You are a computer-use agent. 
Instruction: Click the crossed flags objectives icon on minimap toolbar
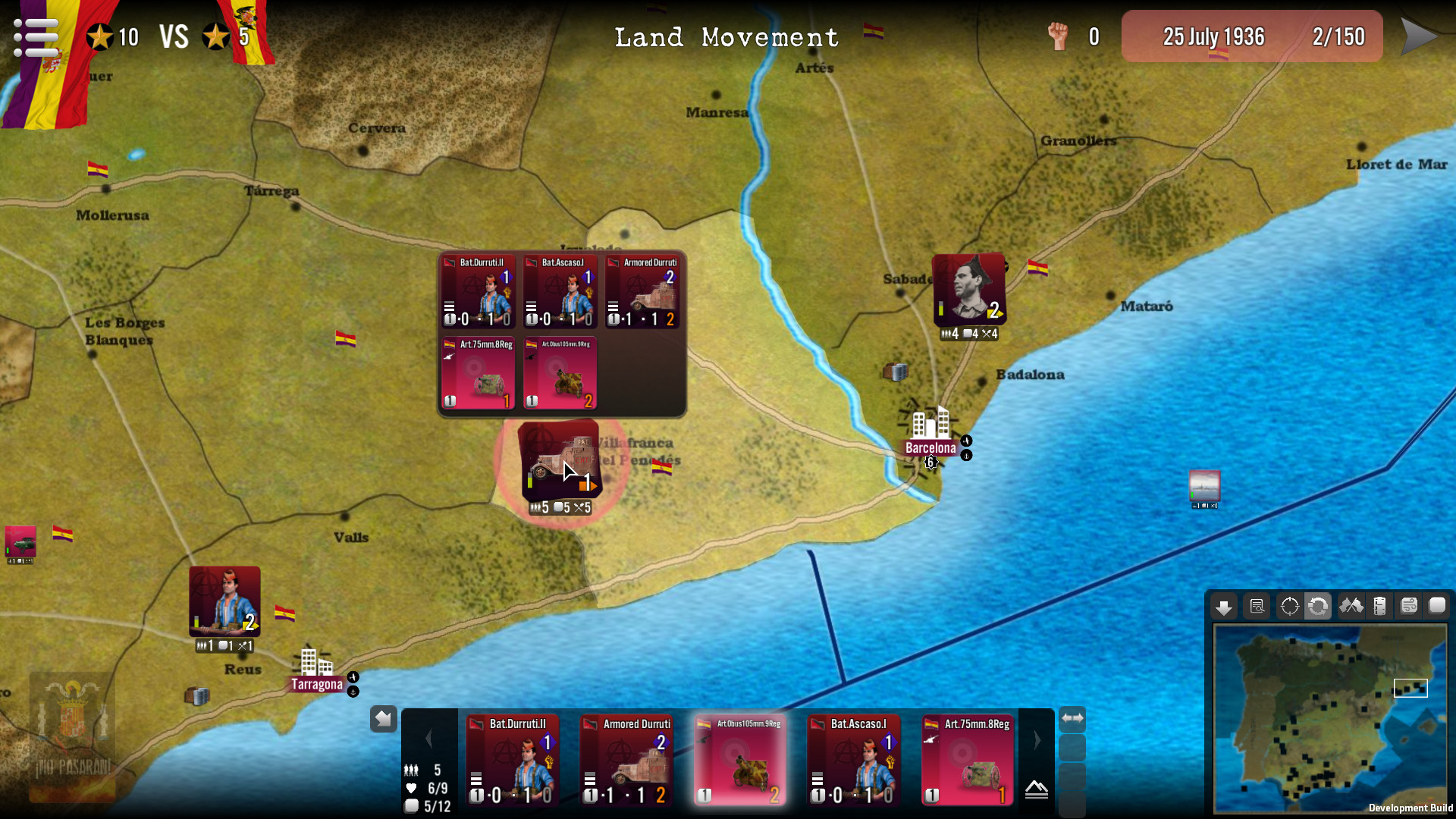point(1351,605)
